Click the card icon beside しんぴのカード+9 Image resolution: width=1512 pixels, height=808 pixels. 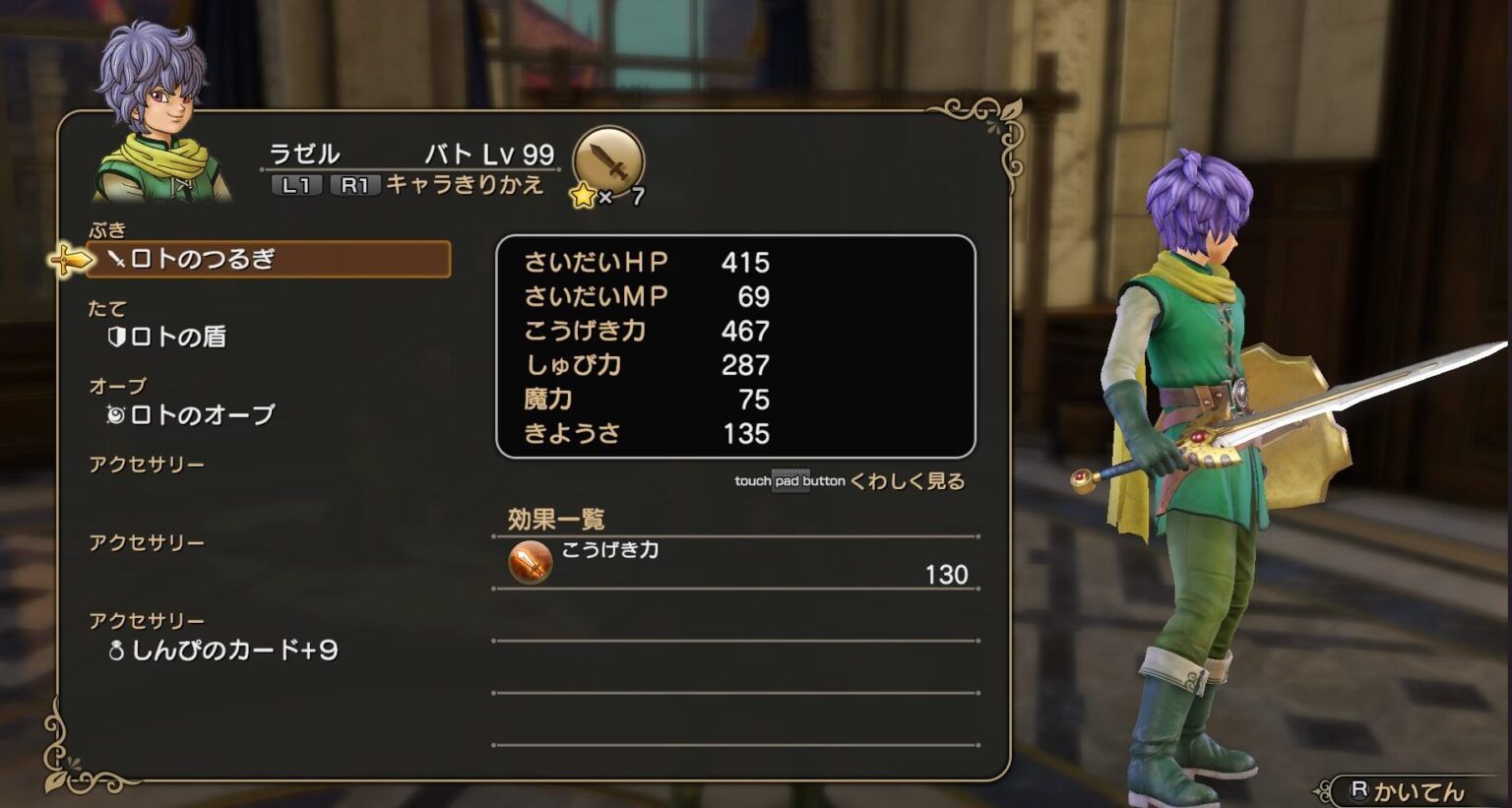tap(115, 648)
